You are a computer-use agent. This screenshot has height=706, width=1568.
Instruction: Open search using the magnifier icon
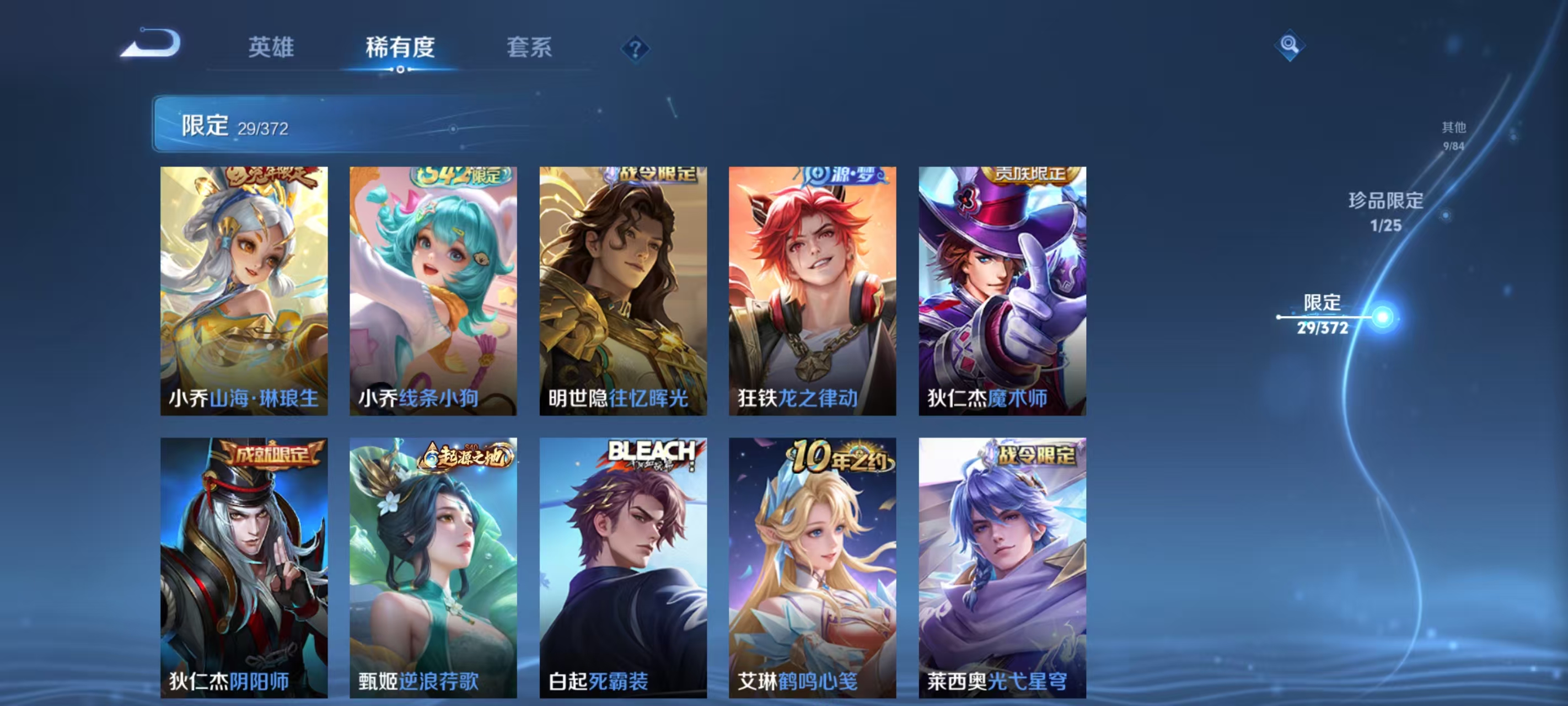tap(1291, 46)
